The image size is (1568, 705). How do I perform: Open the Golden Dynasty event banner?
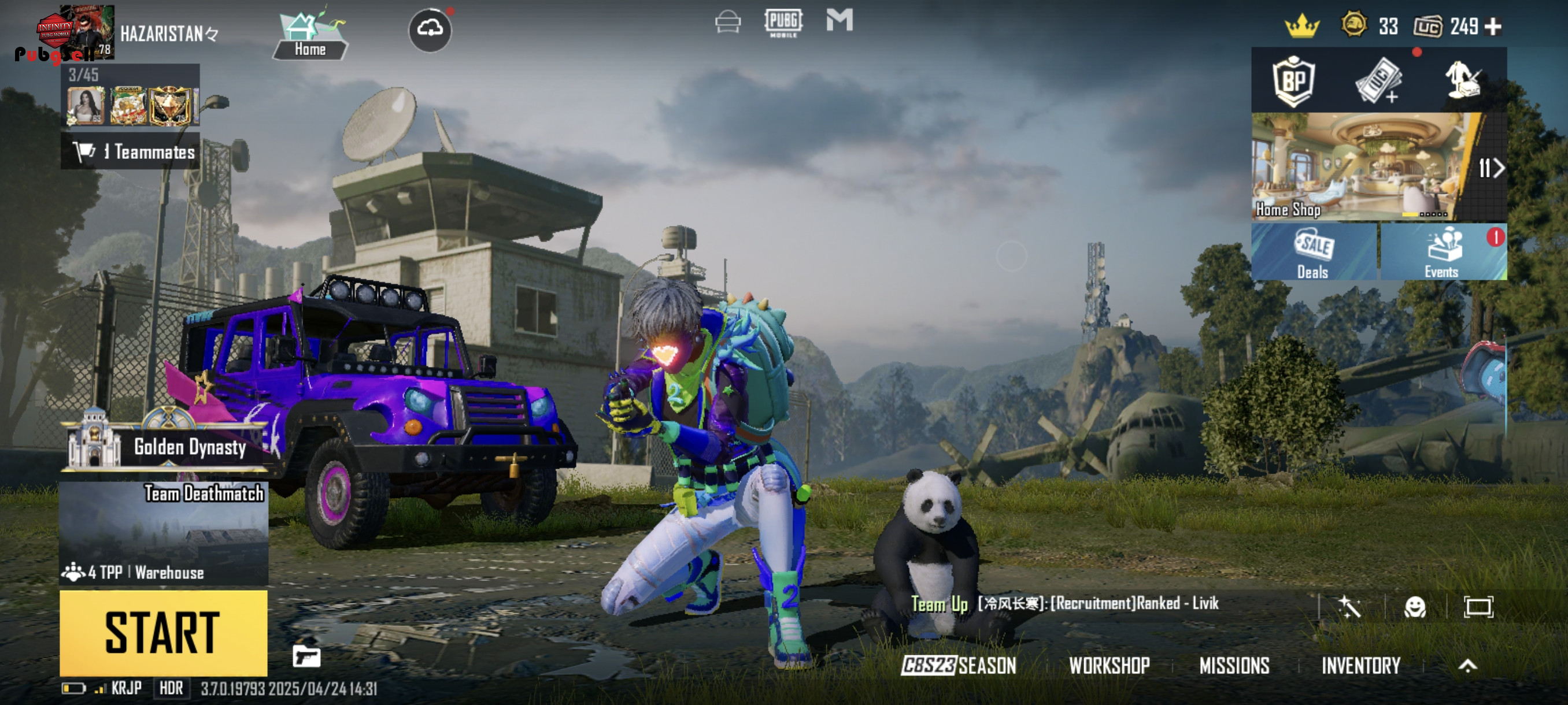click(x=164, y=447)
